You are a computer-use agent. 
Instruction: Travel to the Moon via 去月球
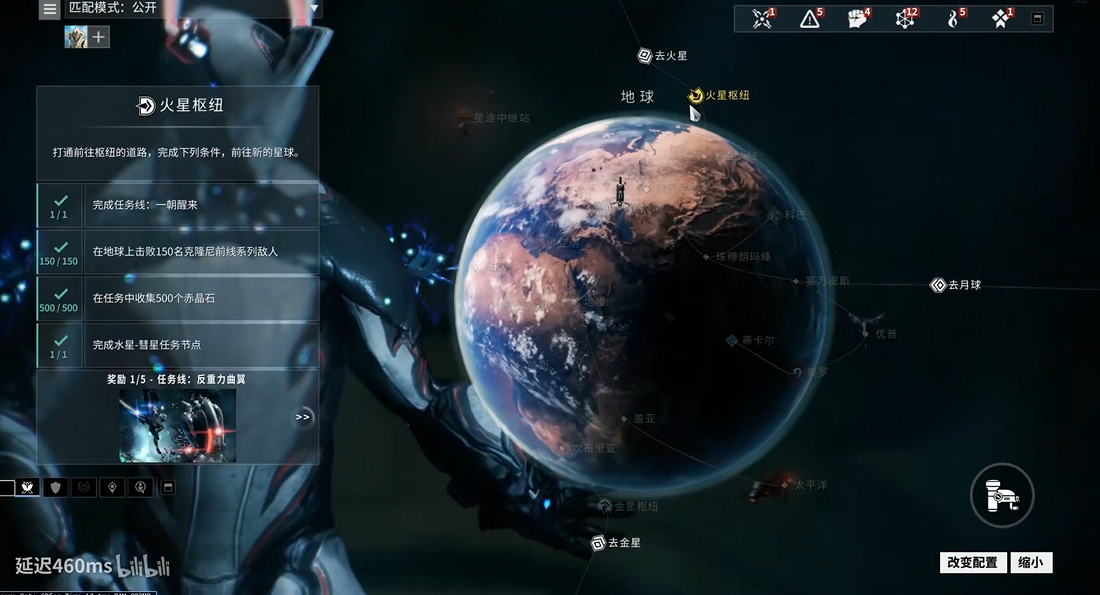click(938, 285)
